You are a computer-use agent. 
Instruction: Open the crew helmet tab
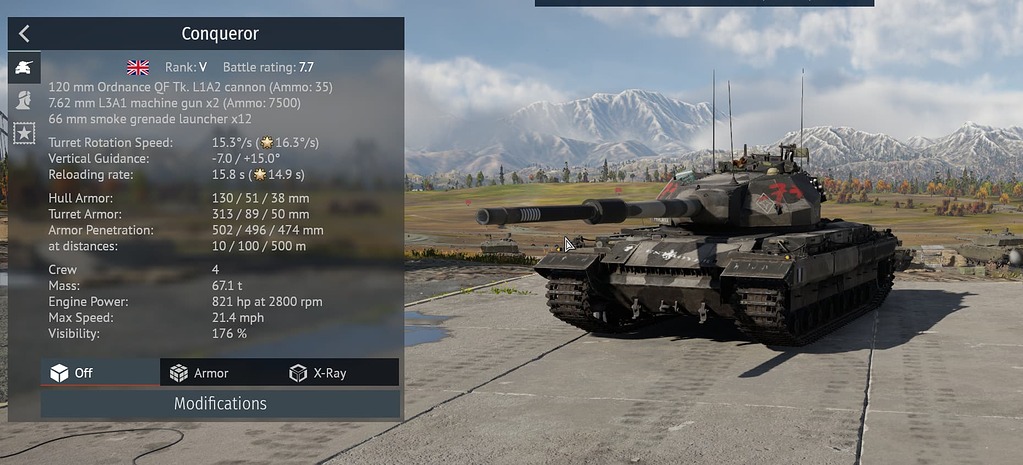[24, 100]
